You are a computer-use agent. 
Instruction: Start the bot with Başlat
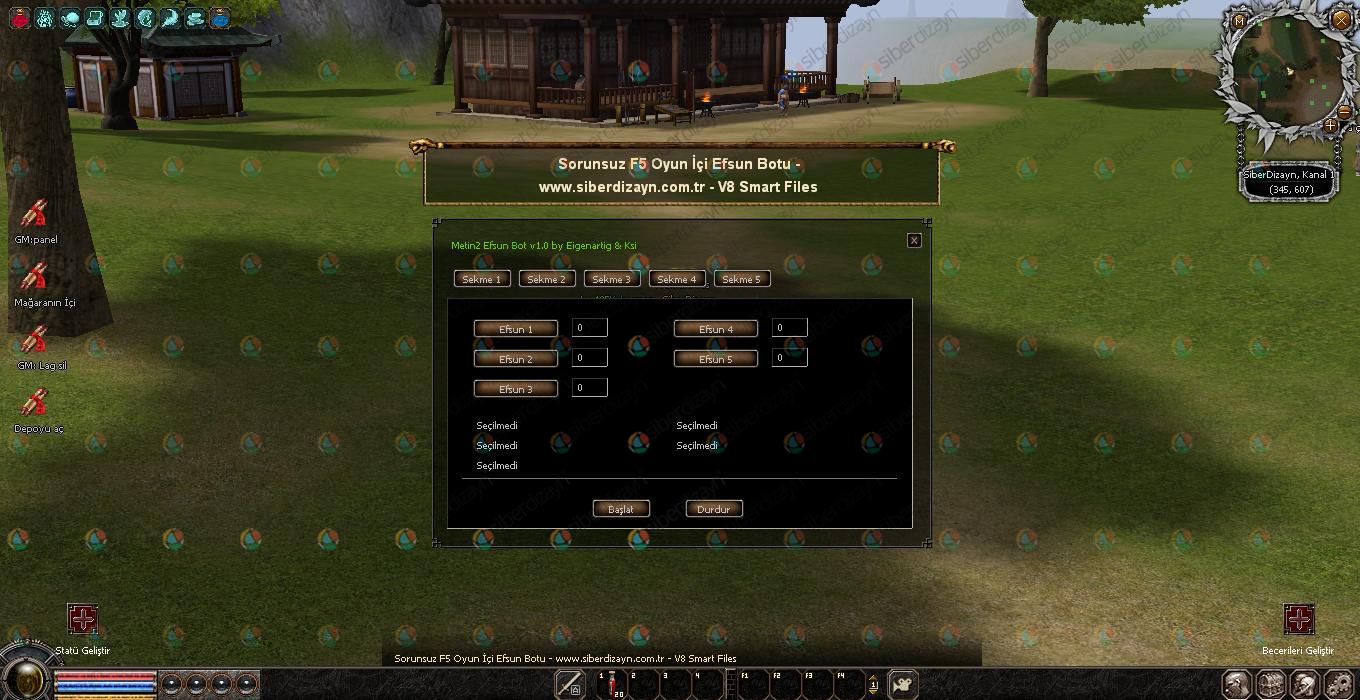(620, 509)
